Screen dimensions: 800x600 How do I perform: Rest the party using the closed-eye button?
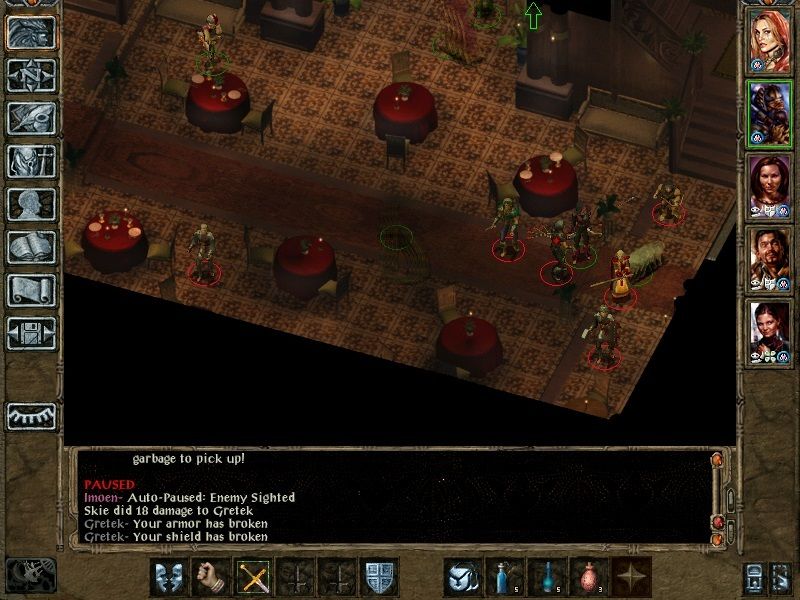pos(31,415)
